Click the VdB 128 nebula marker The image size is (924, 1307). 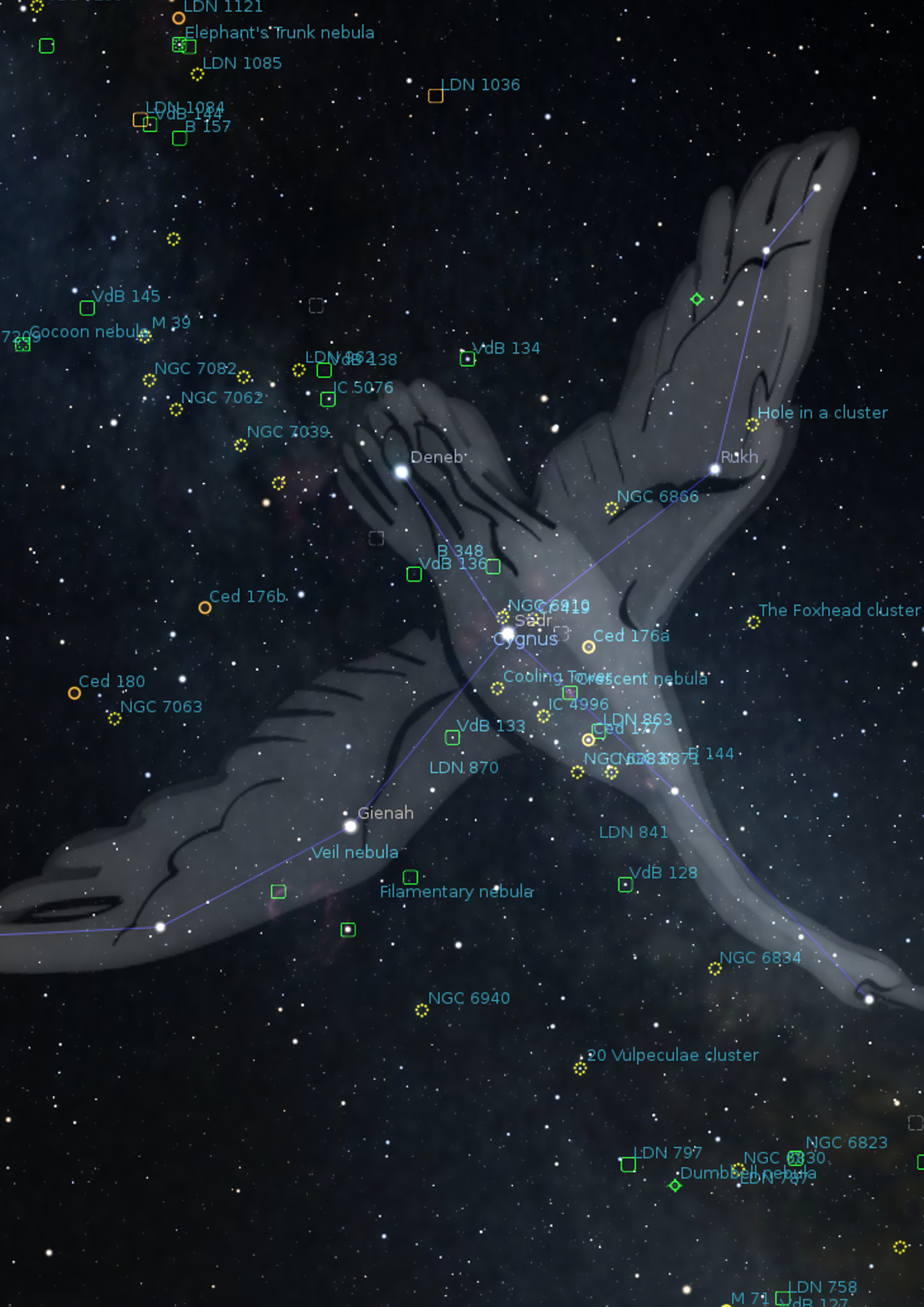[625, 884]
